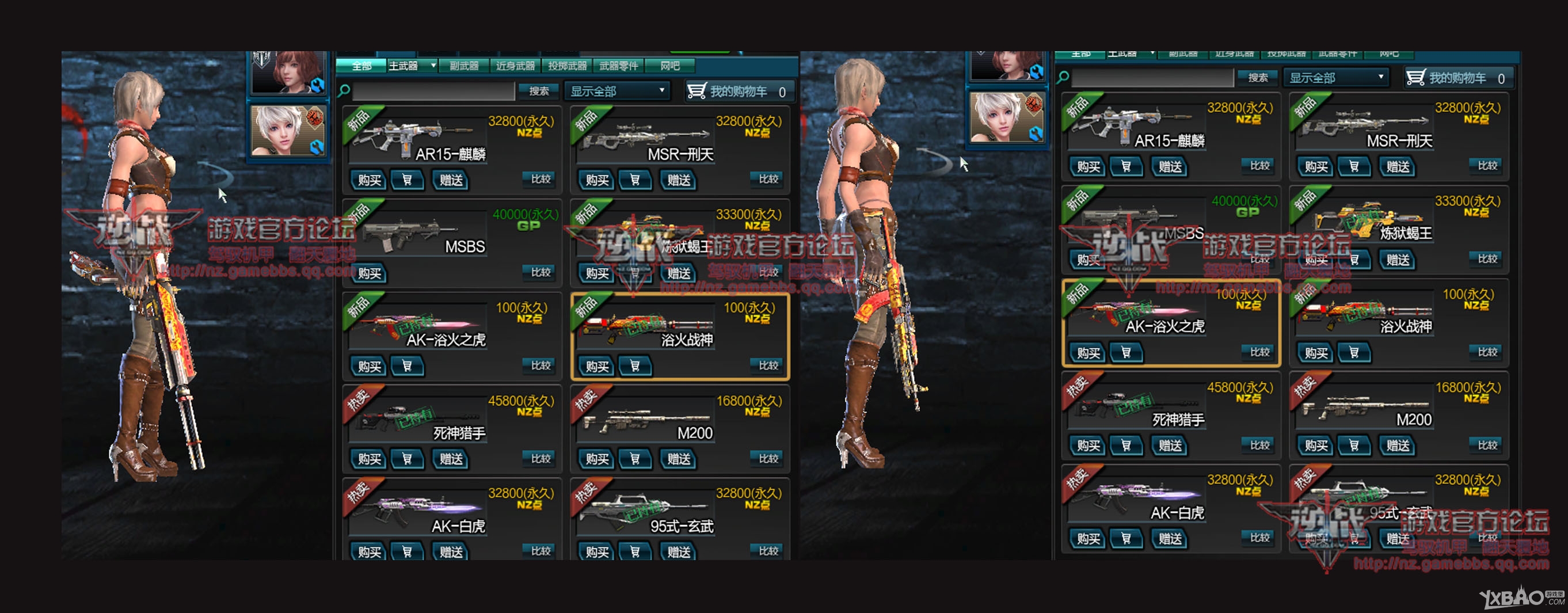This screenshot has height=613, width=1568.
Task: Switch to the 全部 category tab
Action: coord(361,66)
